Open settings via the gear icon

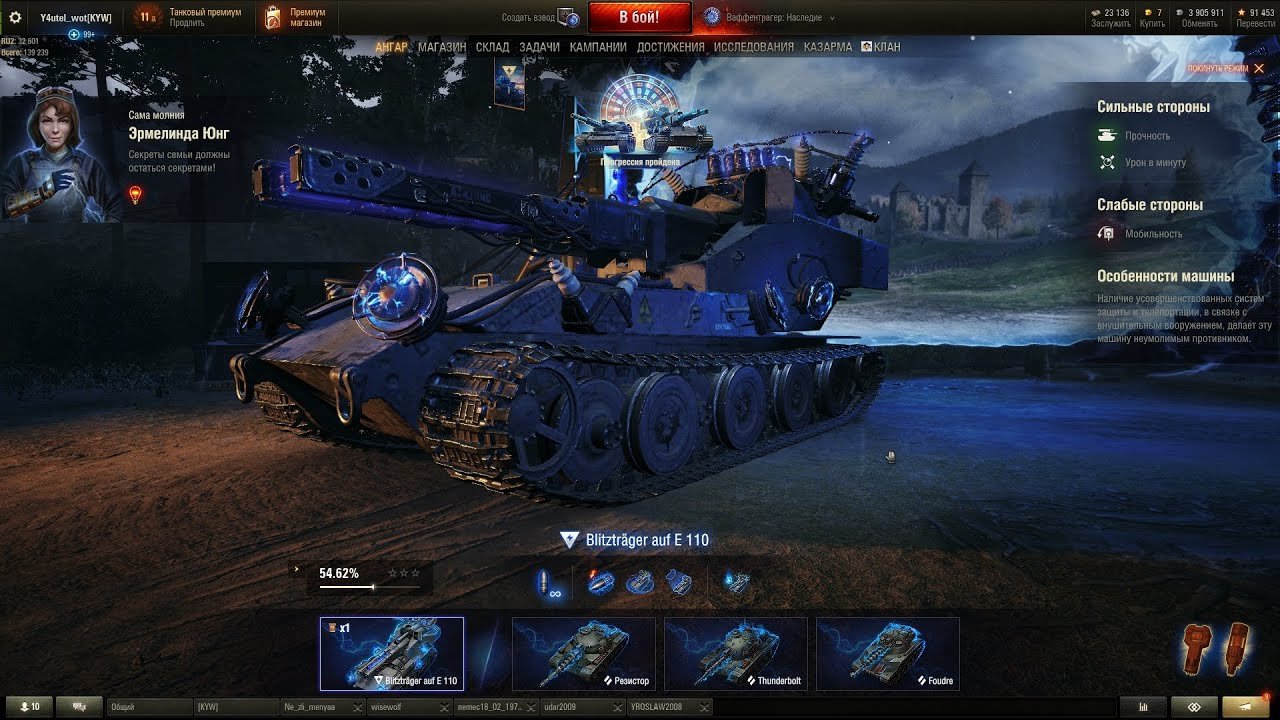(15, 17)
